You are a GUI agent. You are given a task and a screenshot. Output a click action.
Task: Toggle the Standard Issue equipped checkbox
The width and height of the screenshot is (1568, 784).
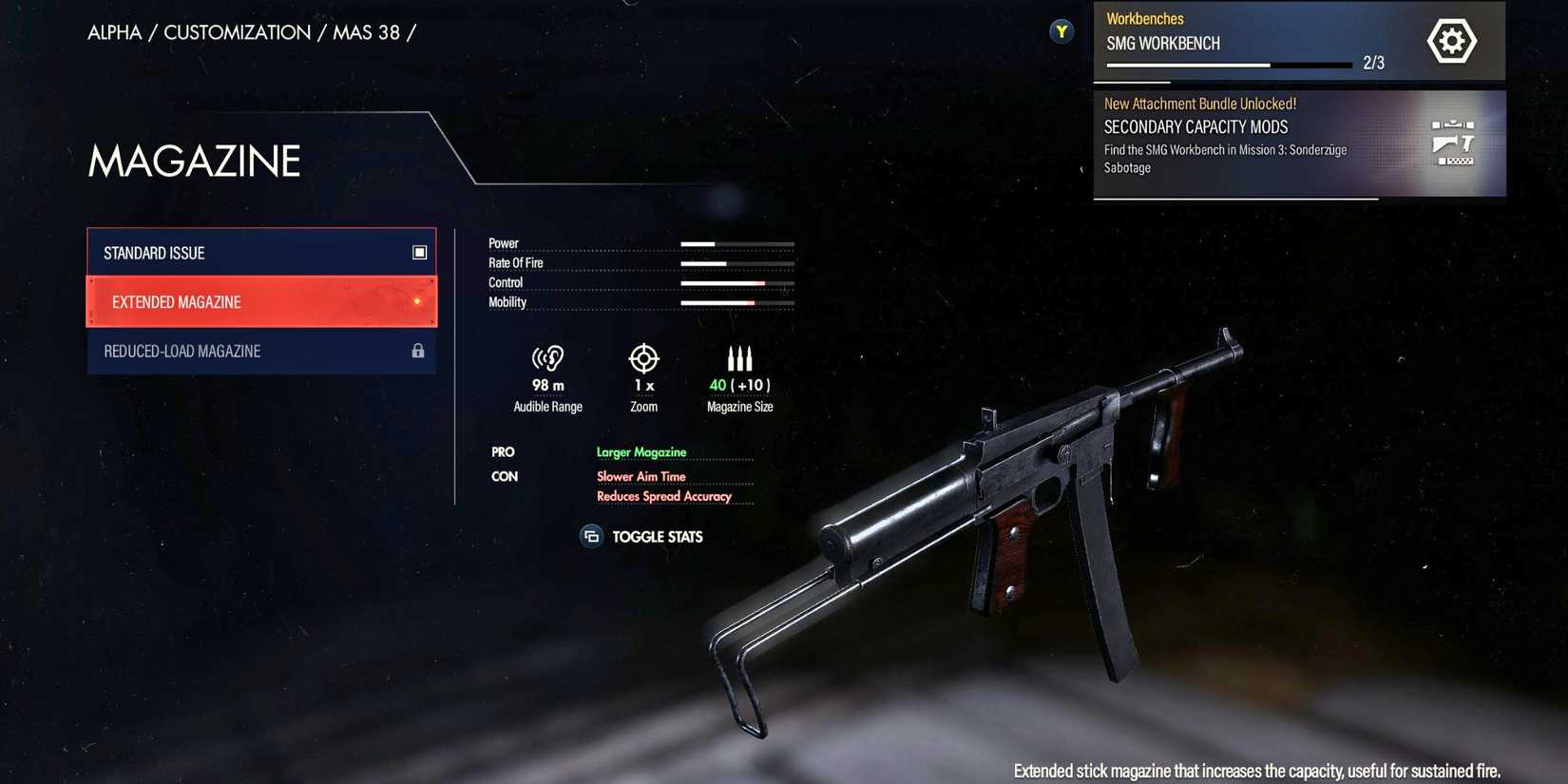419,252
